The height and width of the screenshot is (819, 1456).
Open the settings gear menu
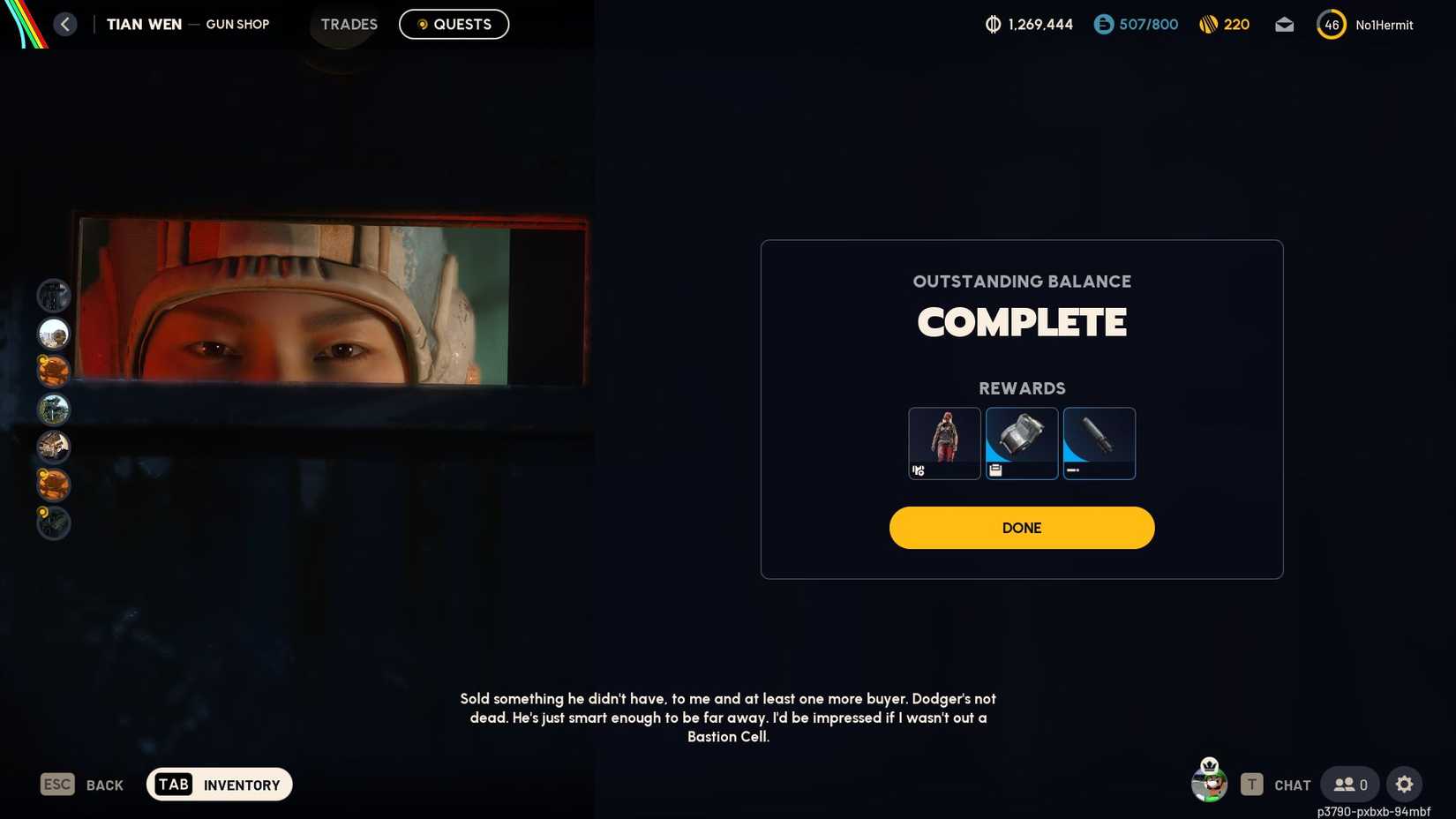coord(1405,784)
